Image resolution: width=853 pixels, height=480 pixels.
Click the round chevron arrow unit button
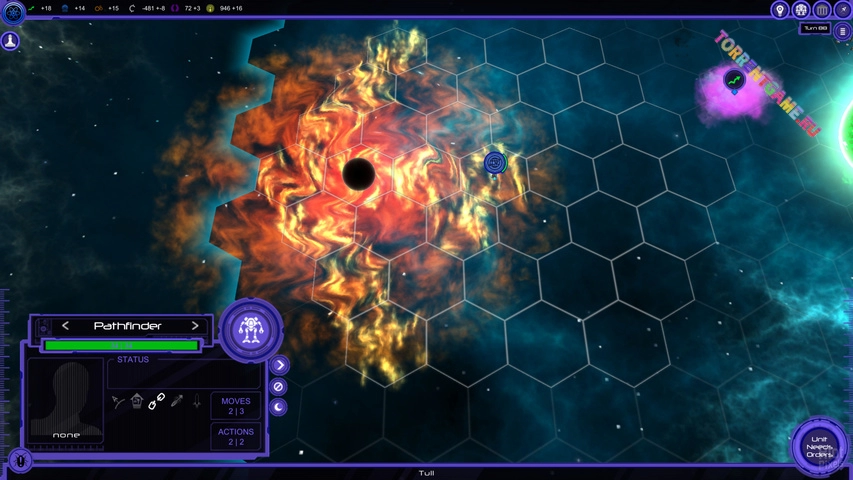(279, 366)
